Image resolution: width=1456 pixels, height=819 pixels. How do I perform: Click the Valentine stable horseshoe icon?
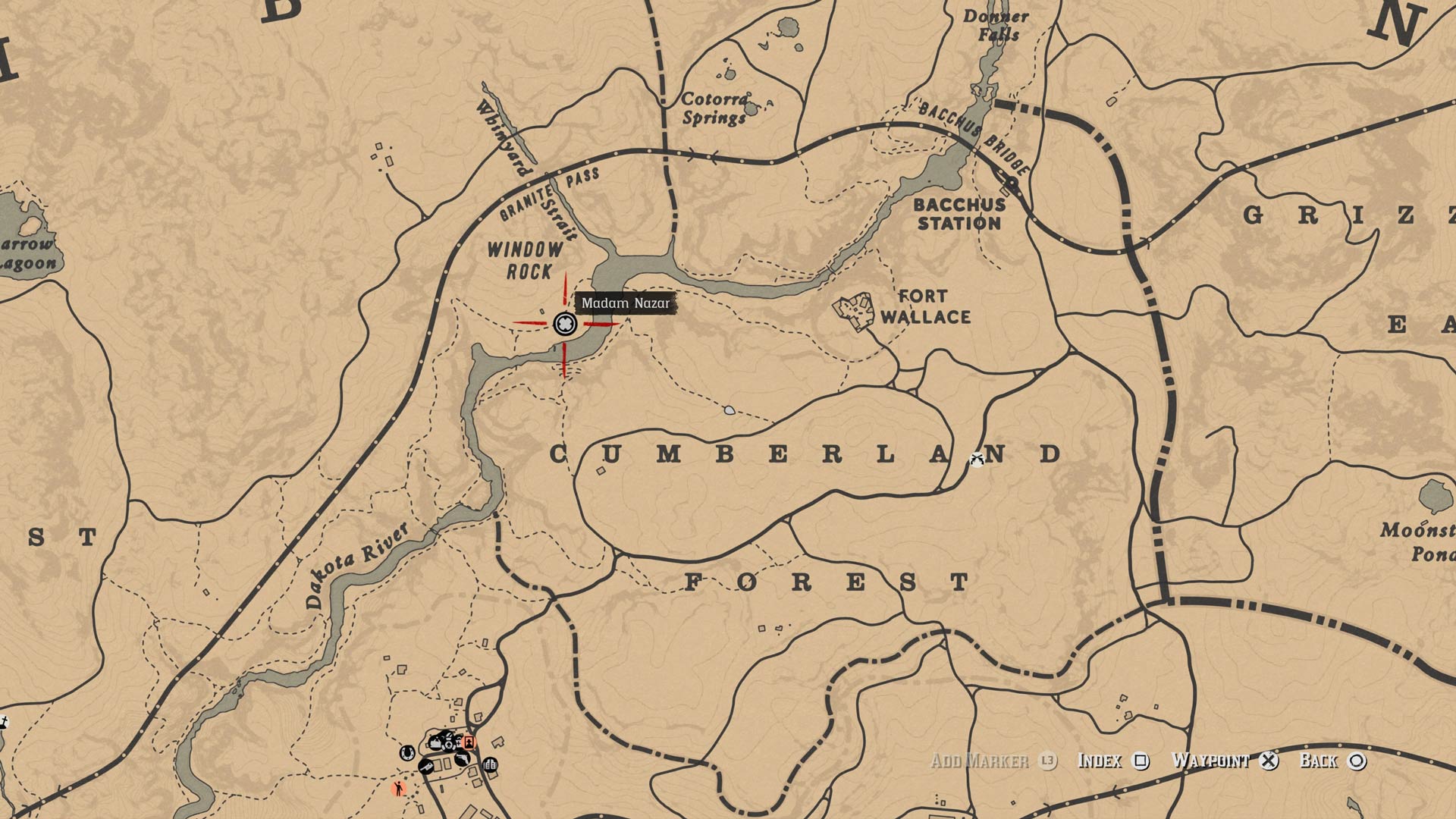click(x=407, y=755)
